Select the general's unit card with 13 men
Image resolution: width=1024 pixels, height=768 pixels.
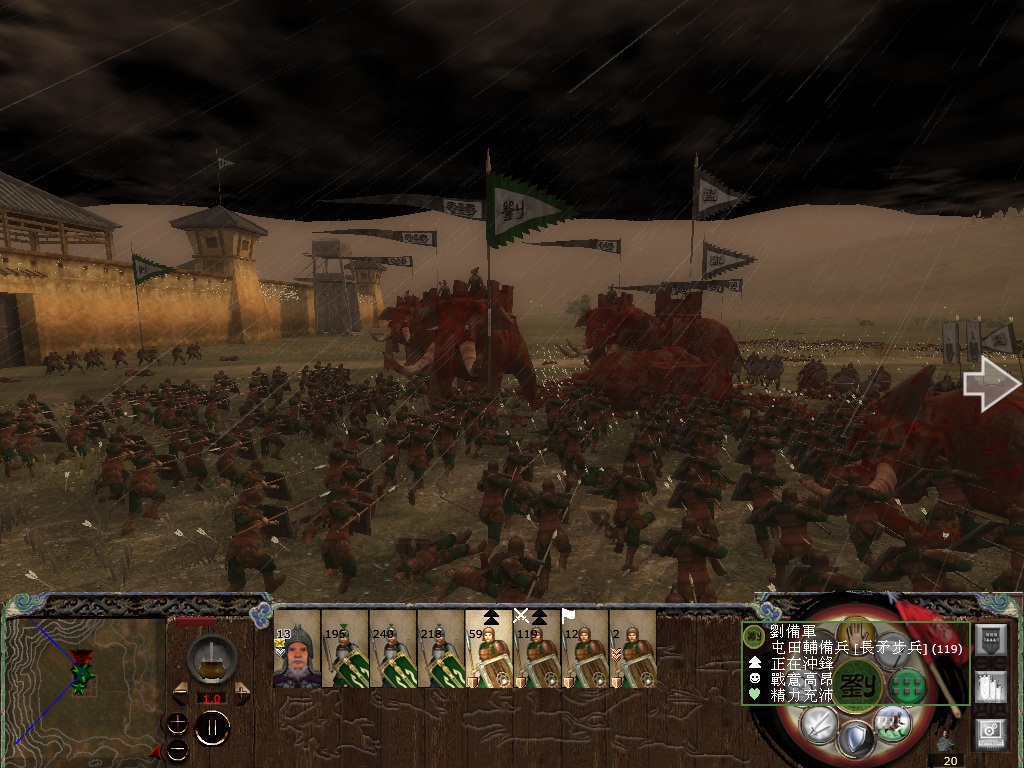point(297,650)
